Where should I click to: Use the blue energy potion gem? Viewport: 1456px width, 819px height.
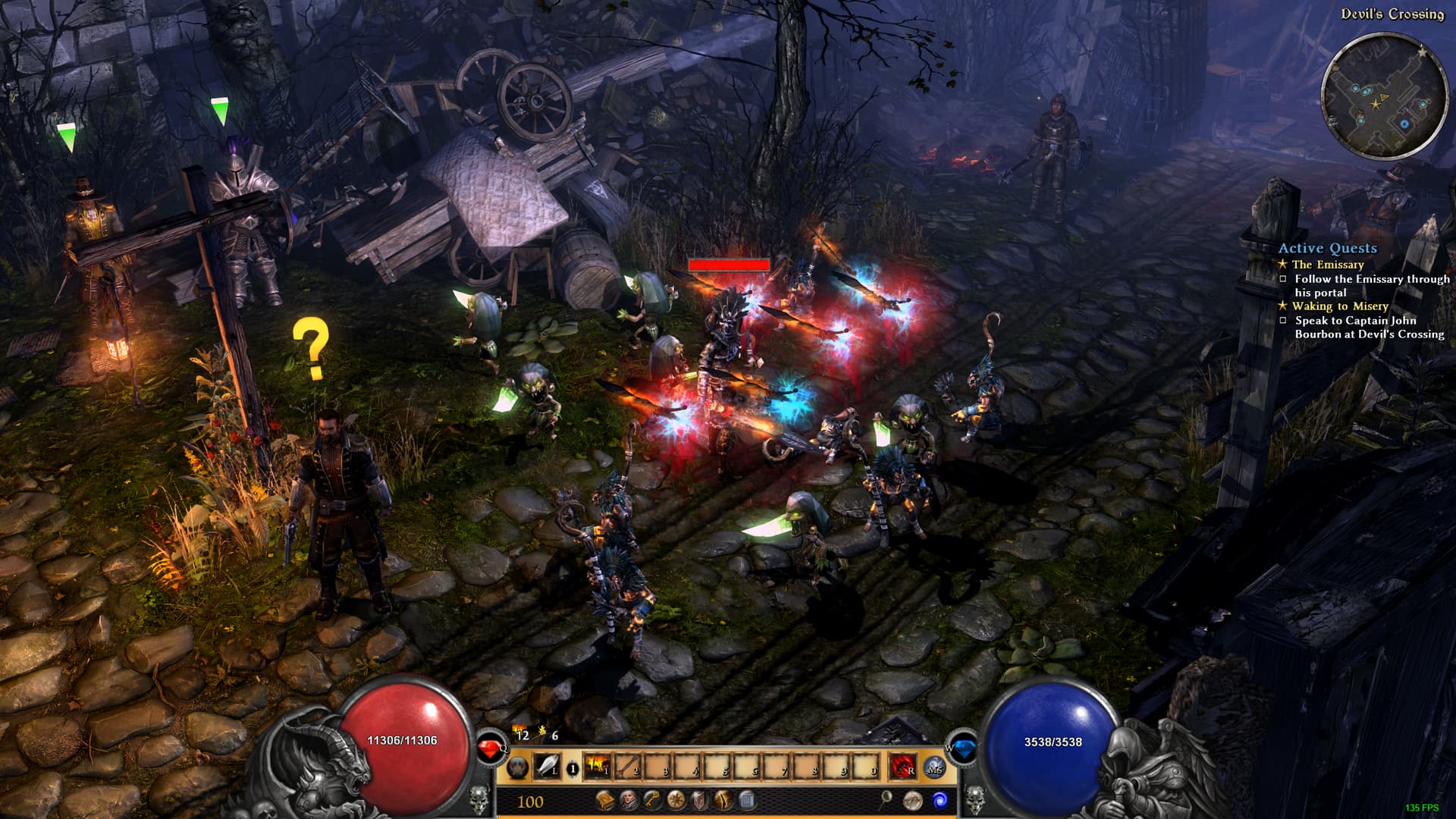click(x=964, y=749)
